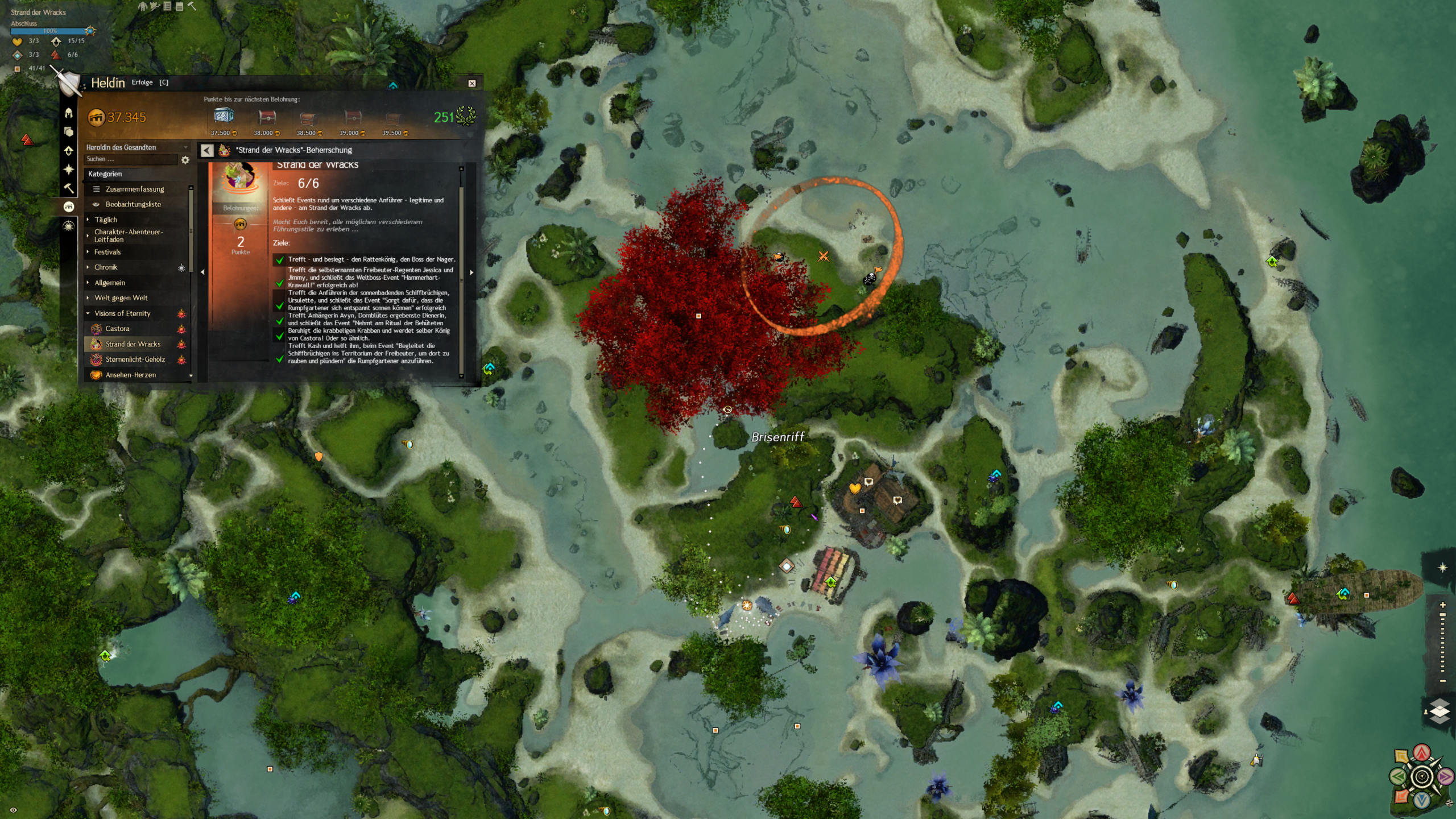Click the Suchen achievement search field
The image size is (1456, 819).
[x=131, y=159]
